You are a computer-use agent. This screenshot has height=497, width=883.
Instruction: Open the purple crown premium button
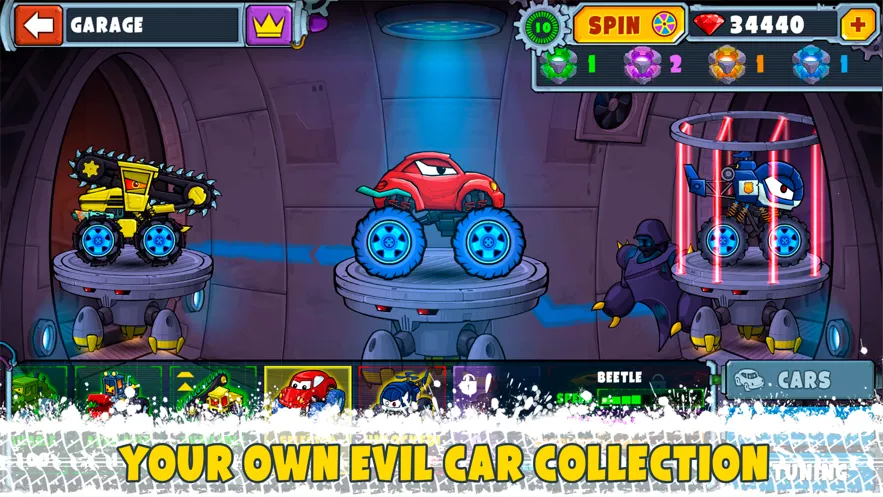coord(268,25)
